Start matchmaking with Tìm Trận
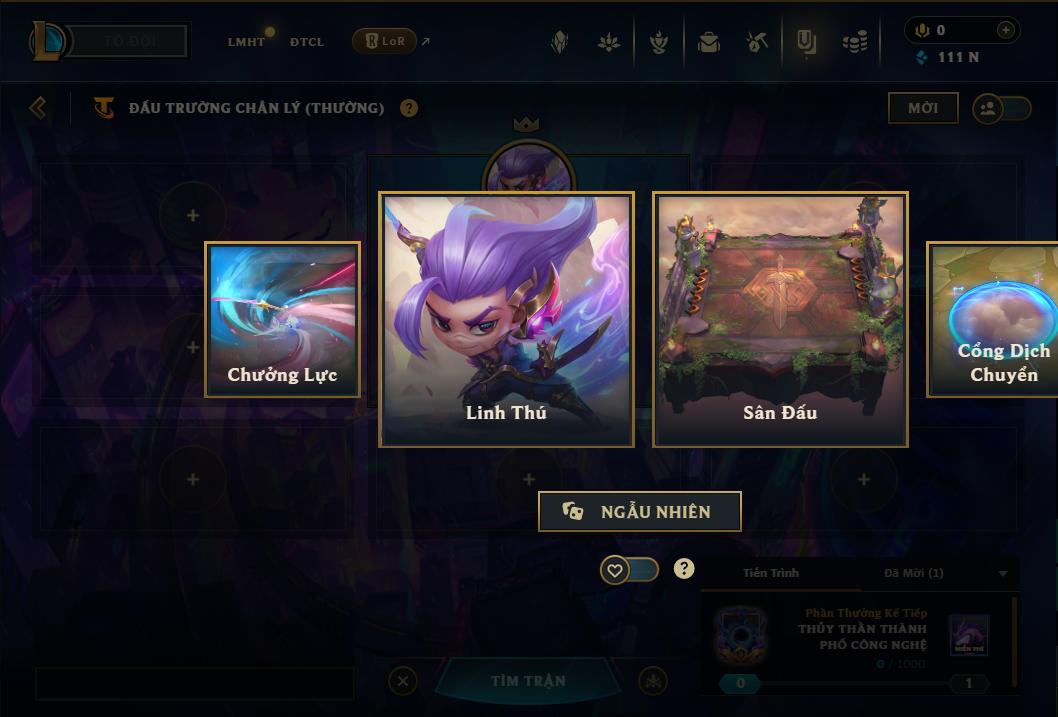1058x717 pixels. (x=528, y=681)
